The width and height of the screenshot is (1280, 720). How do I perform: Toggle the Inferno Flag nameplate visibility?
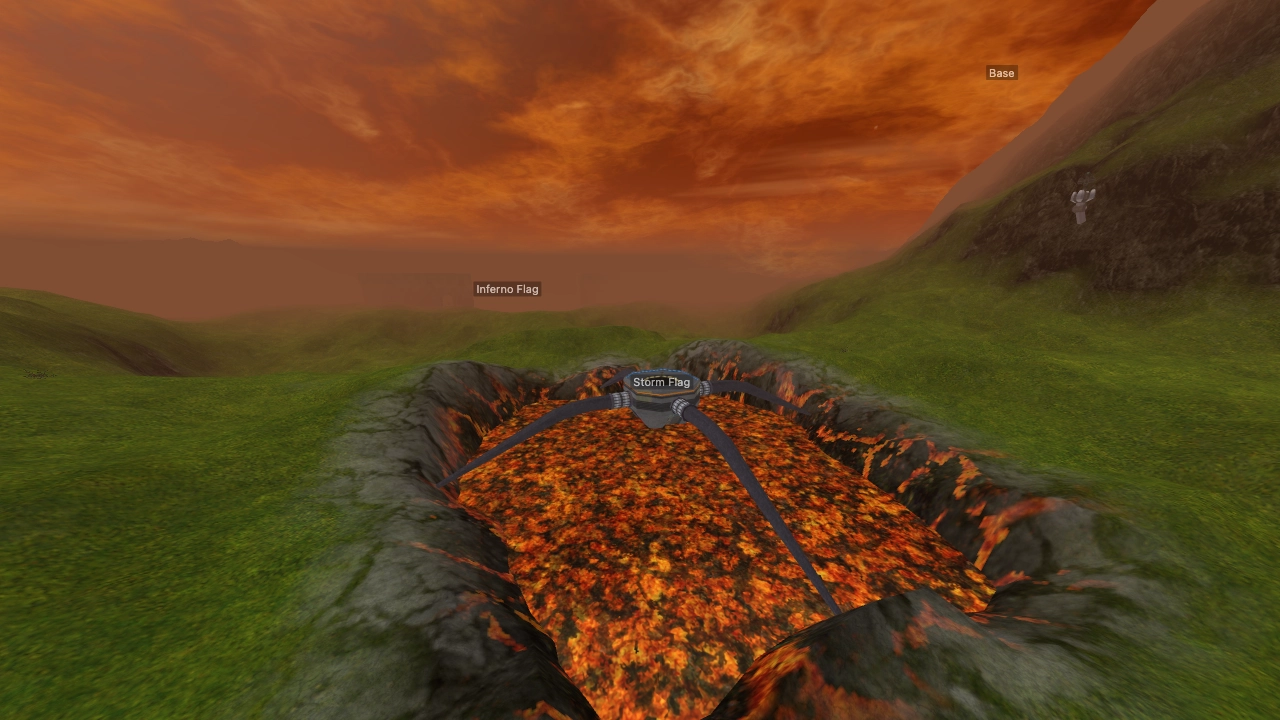click(506, 288)
